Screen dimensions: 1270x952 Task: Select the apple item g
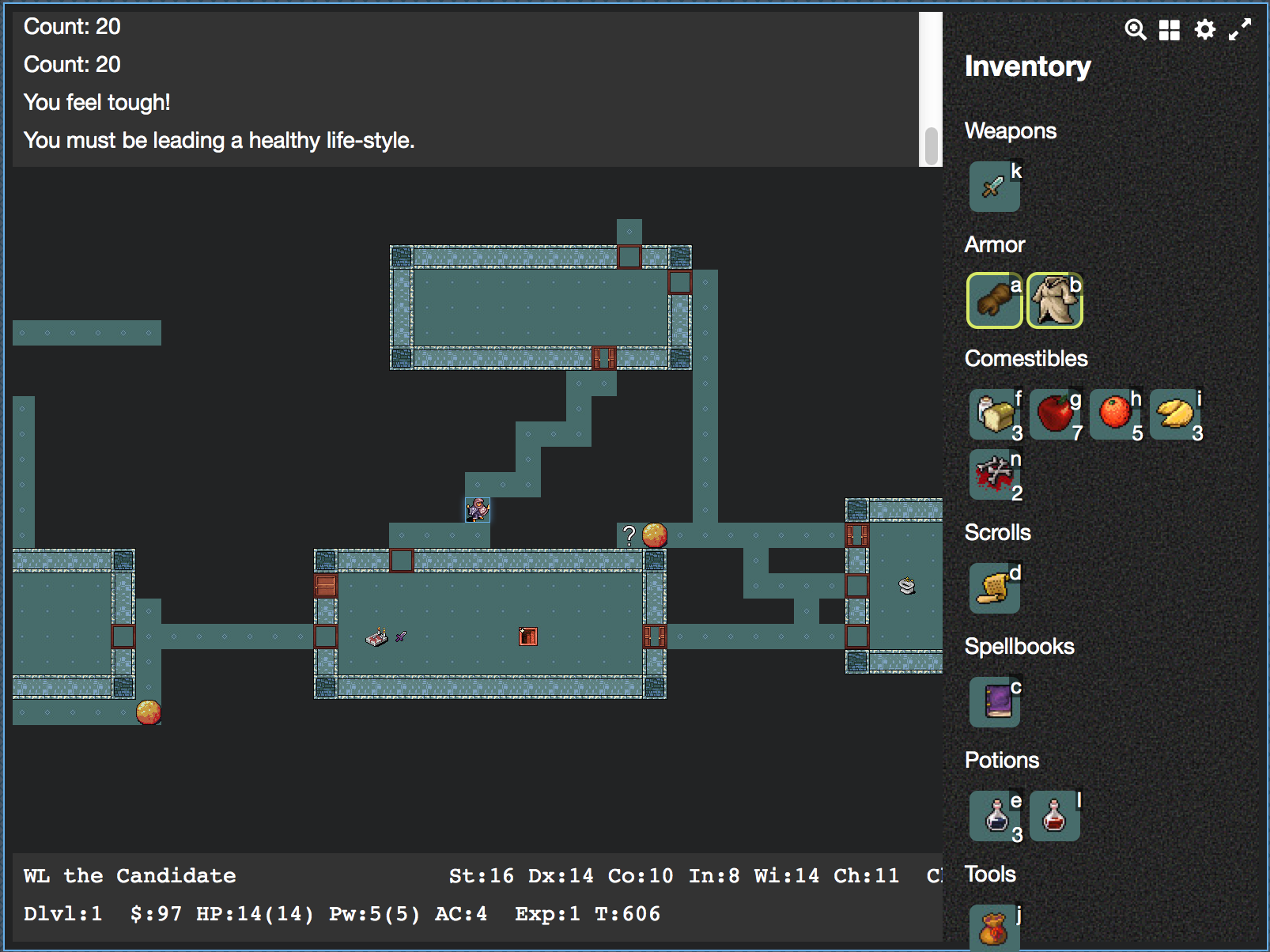(1055, 414)
